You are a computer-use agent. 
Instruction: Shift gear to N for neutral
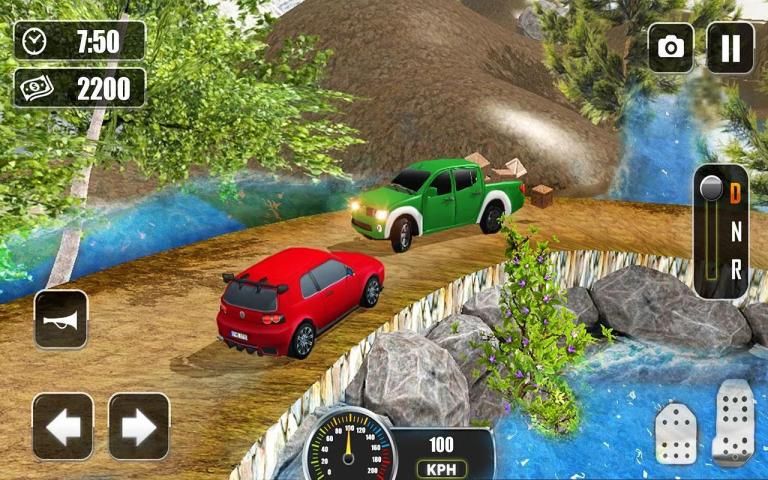click(736, 230)
